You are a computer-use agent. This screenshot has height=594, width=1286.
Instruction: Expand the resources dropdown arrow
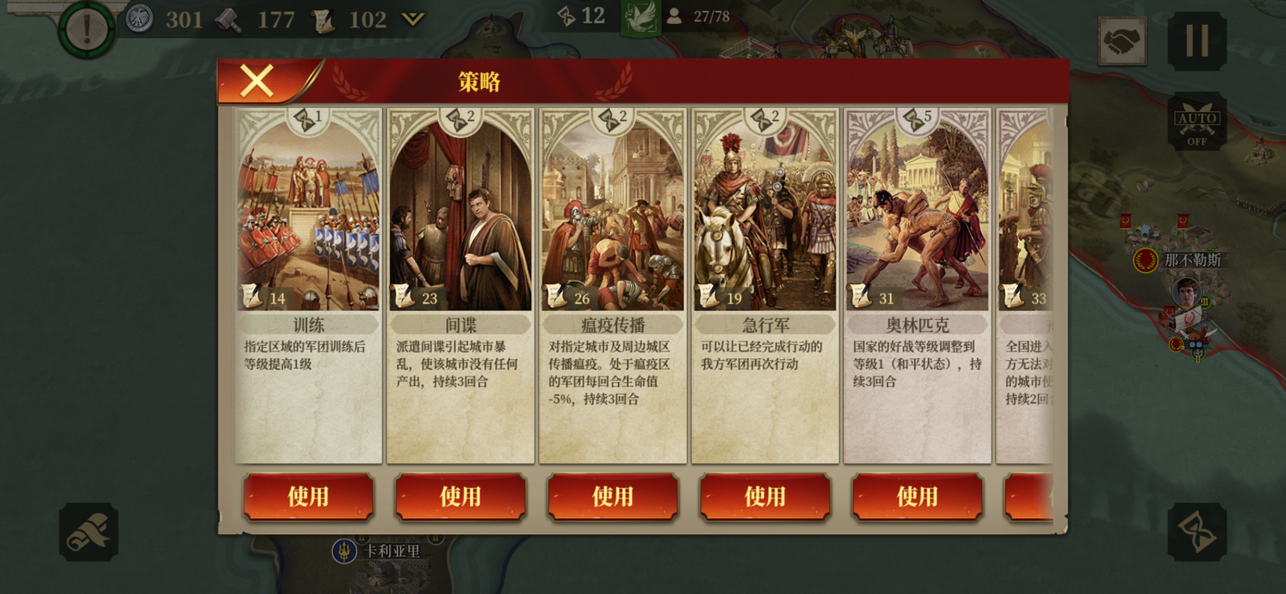412,19
